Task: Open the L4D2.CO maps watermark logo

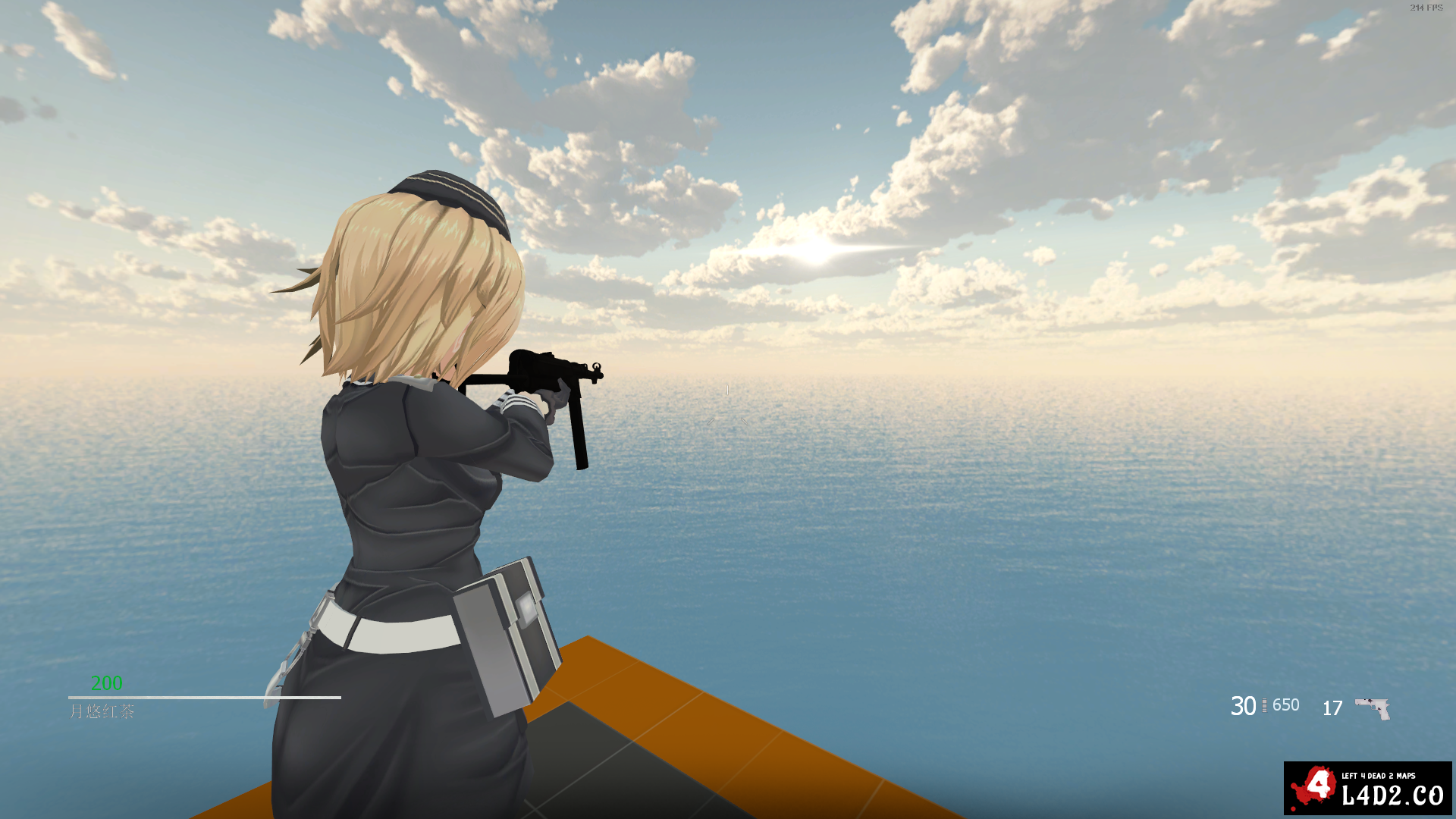Action: pos(1367,788)
